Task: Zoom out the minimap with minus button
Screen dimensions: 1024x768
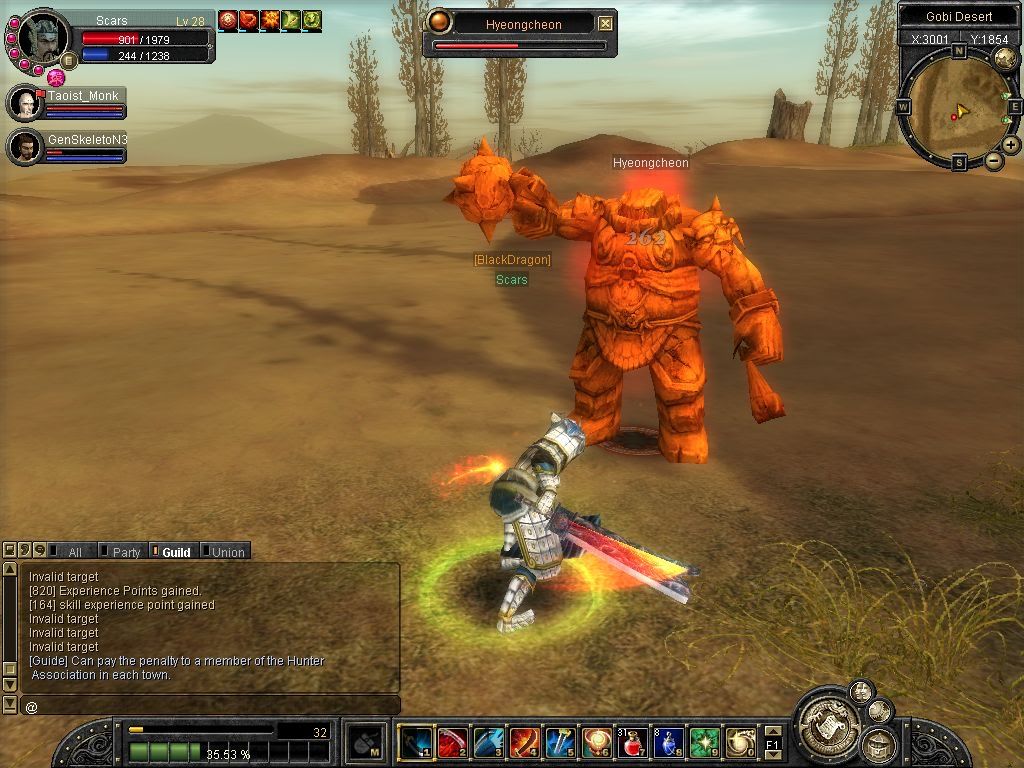Action: pyautogui.click(x=994, y=160)
